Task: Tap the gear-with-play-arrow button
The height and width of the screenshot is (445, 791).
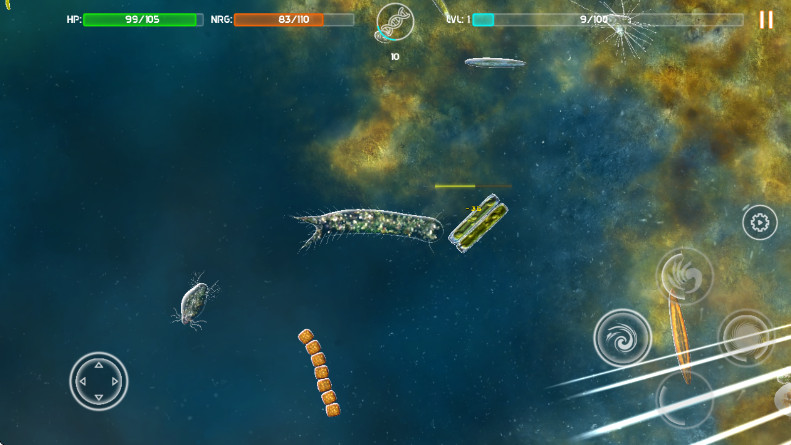Action: (759, 222)
